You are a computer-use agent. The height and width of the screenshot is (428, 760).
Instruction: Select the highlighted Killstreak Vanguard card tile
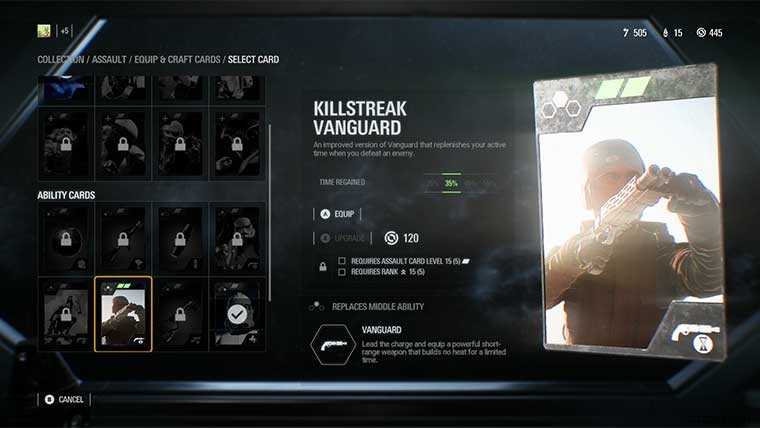pos(123,314)
